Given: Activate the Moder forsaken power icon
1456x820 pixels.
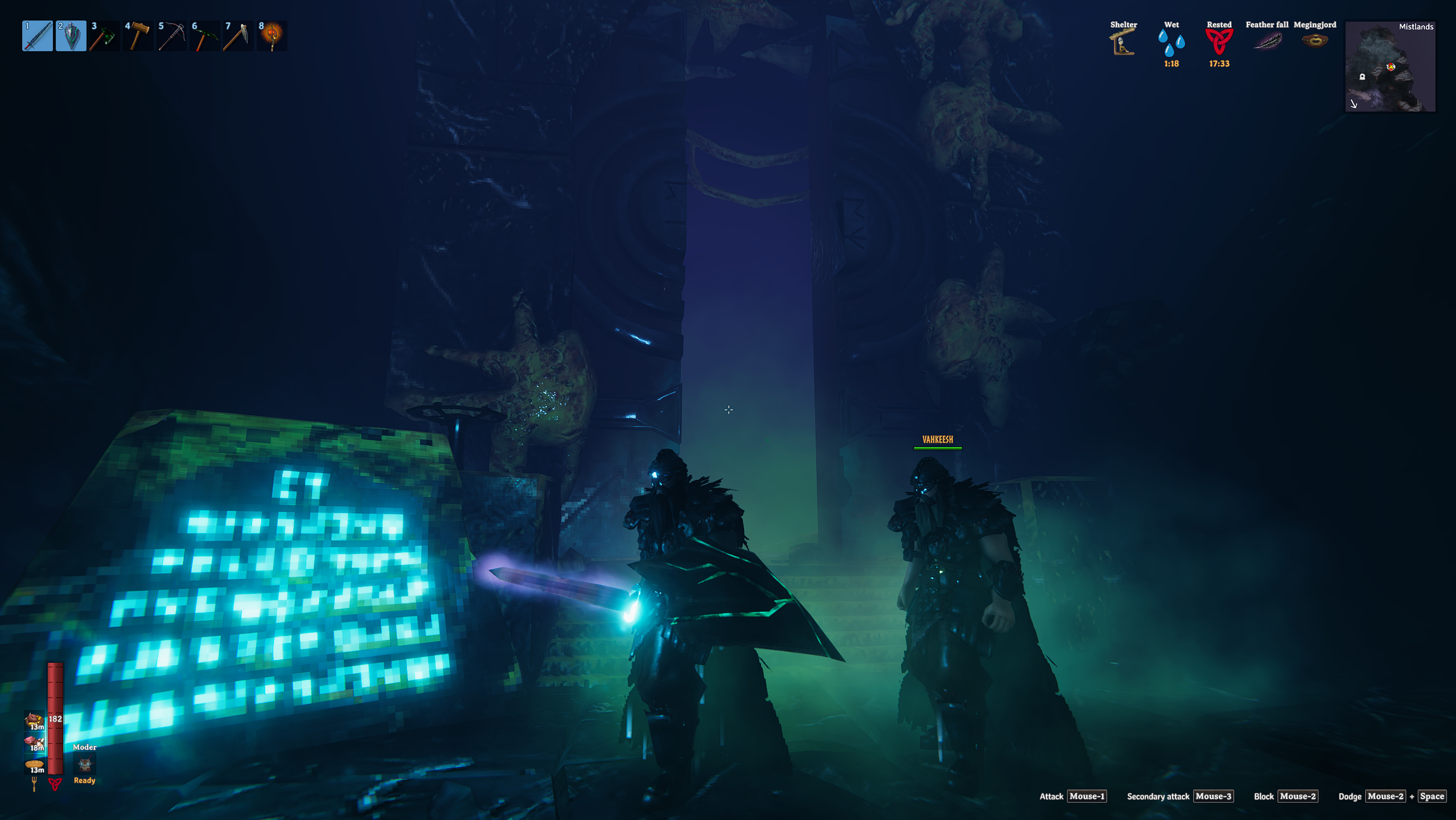Looking at the screenshot, I should (85, 764).
